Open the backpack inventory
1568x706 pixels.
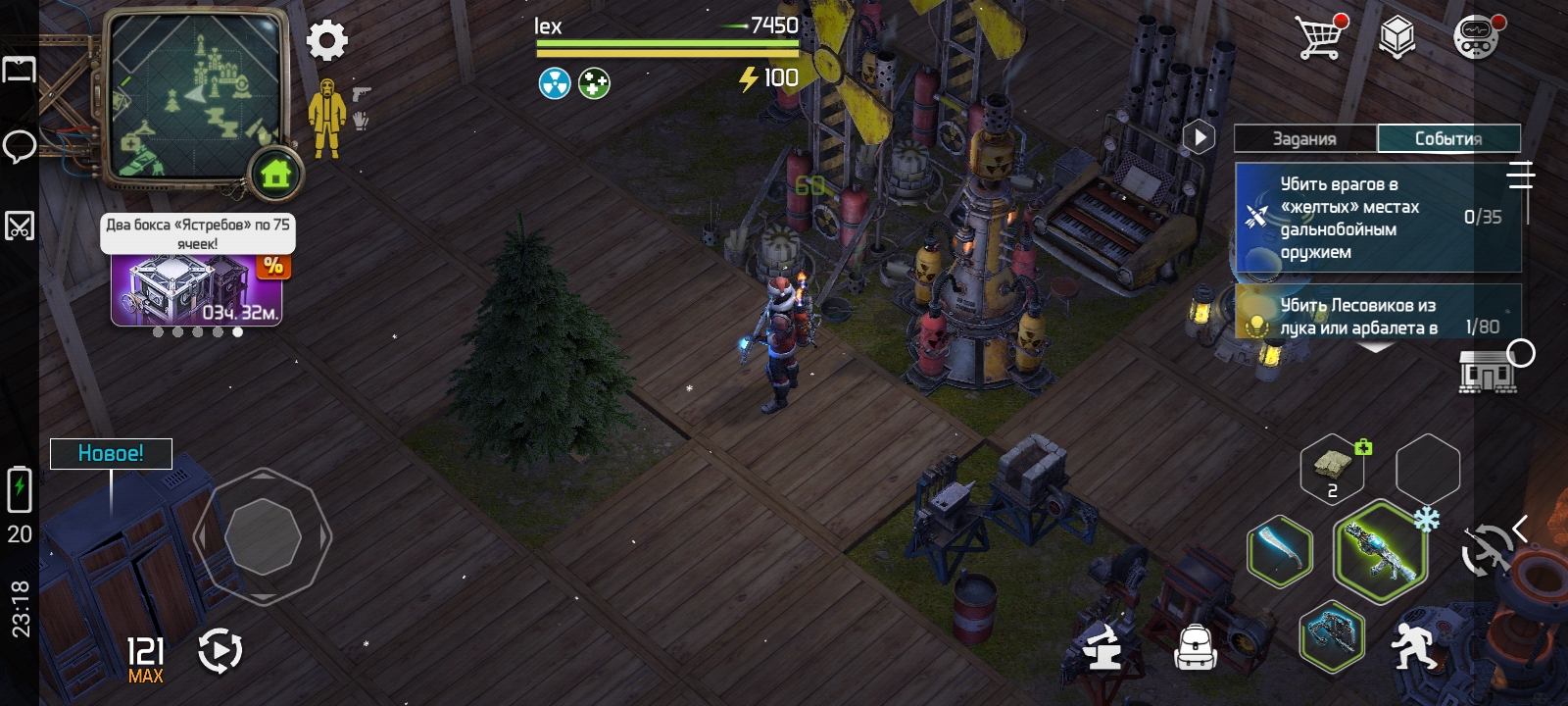click(1196, 647)
